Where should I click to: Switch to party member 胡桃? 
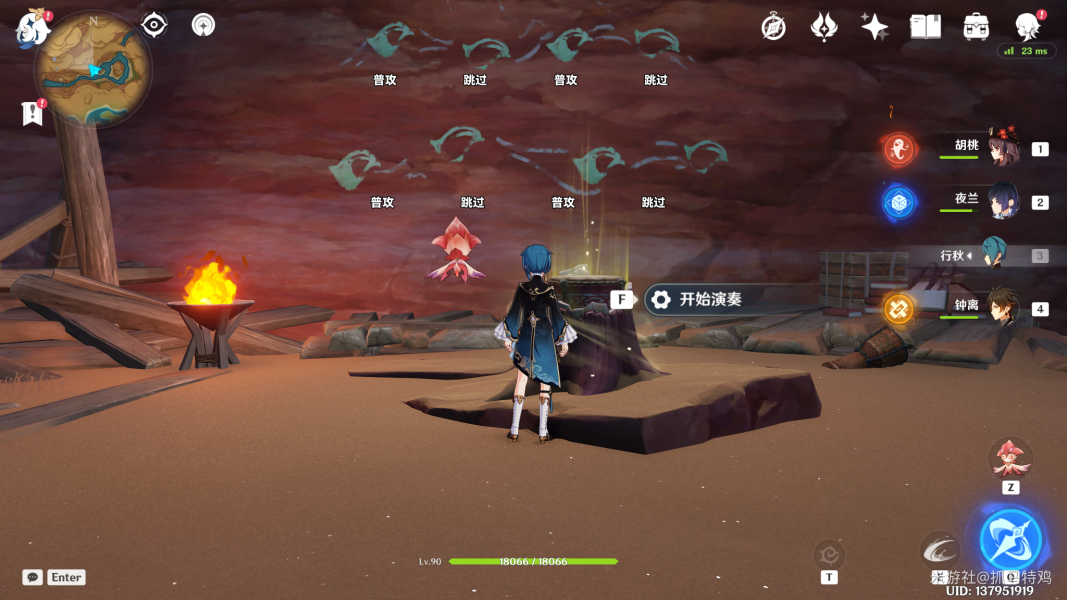click(1000, 148)
